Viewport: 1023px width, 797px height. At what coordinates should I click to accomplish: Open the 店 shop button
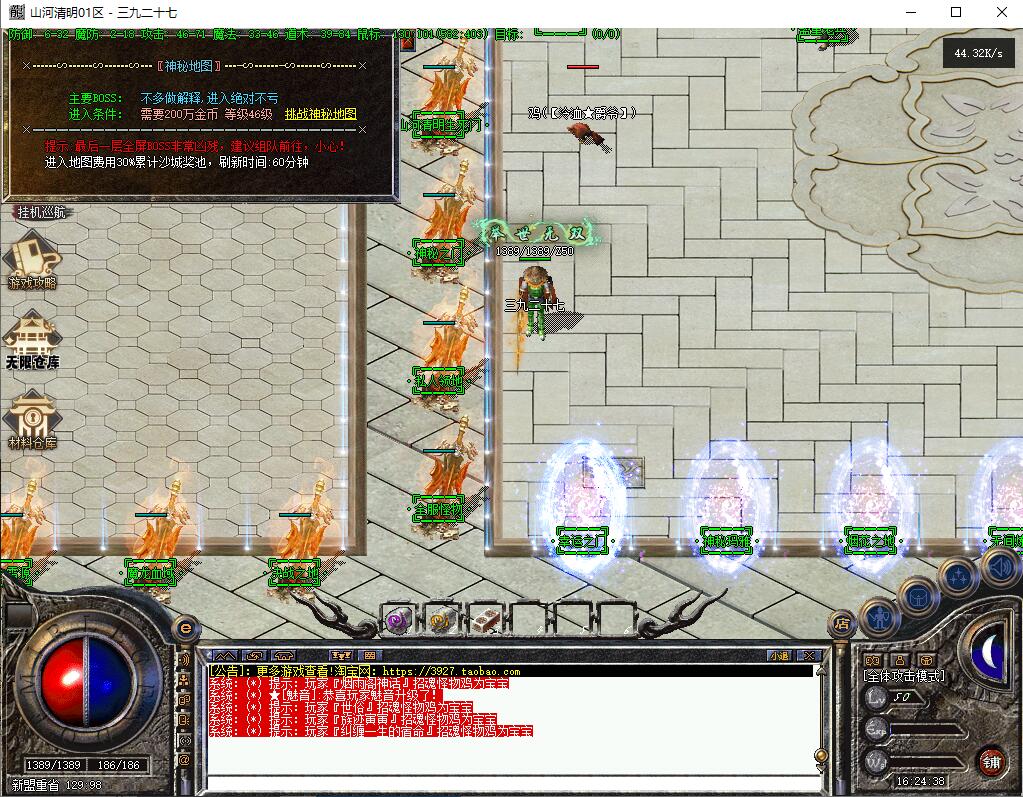tap(842, 624)
